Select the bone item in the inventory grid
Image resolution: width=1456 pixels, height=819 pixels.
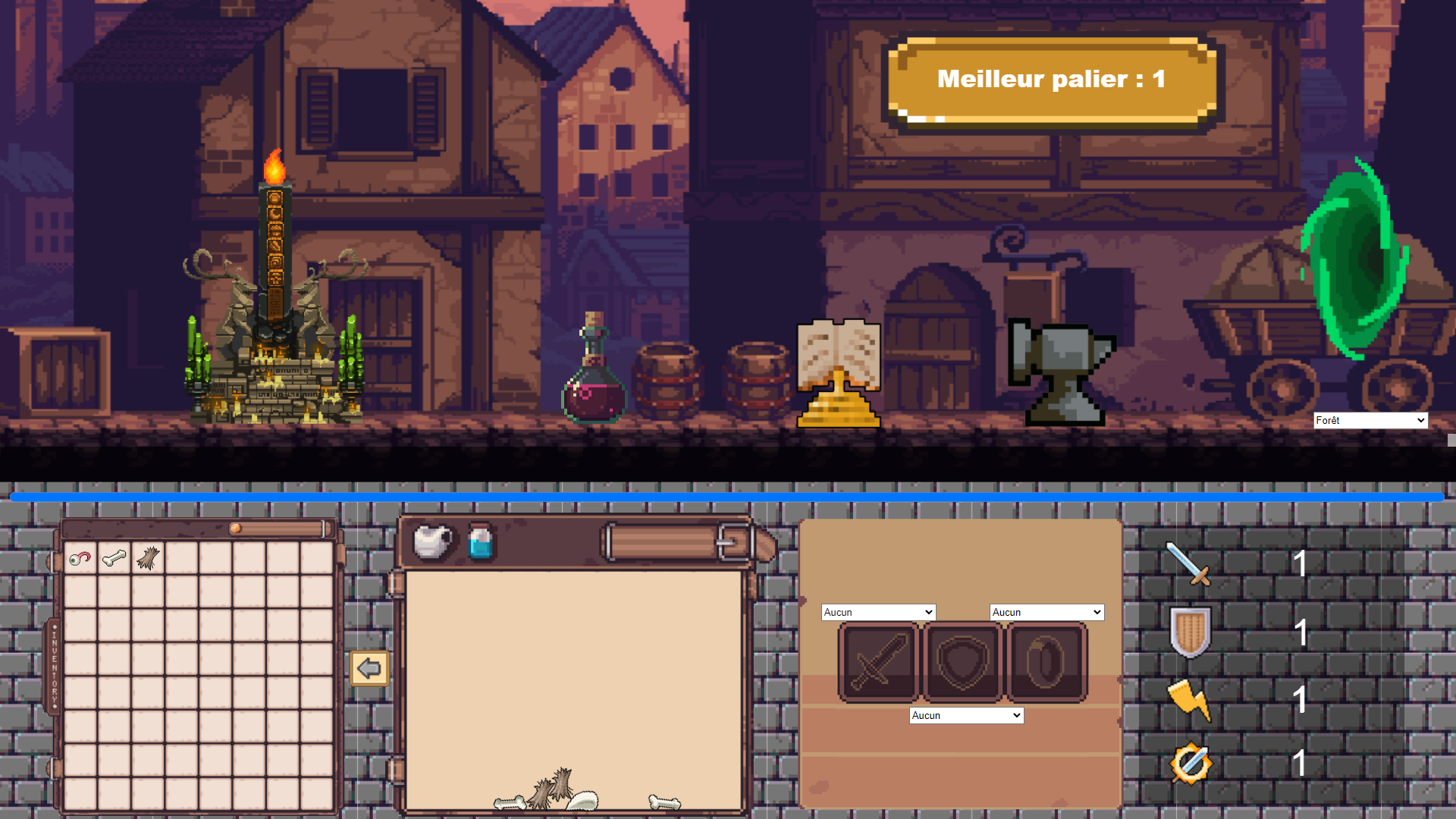[x=114, y=559]
